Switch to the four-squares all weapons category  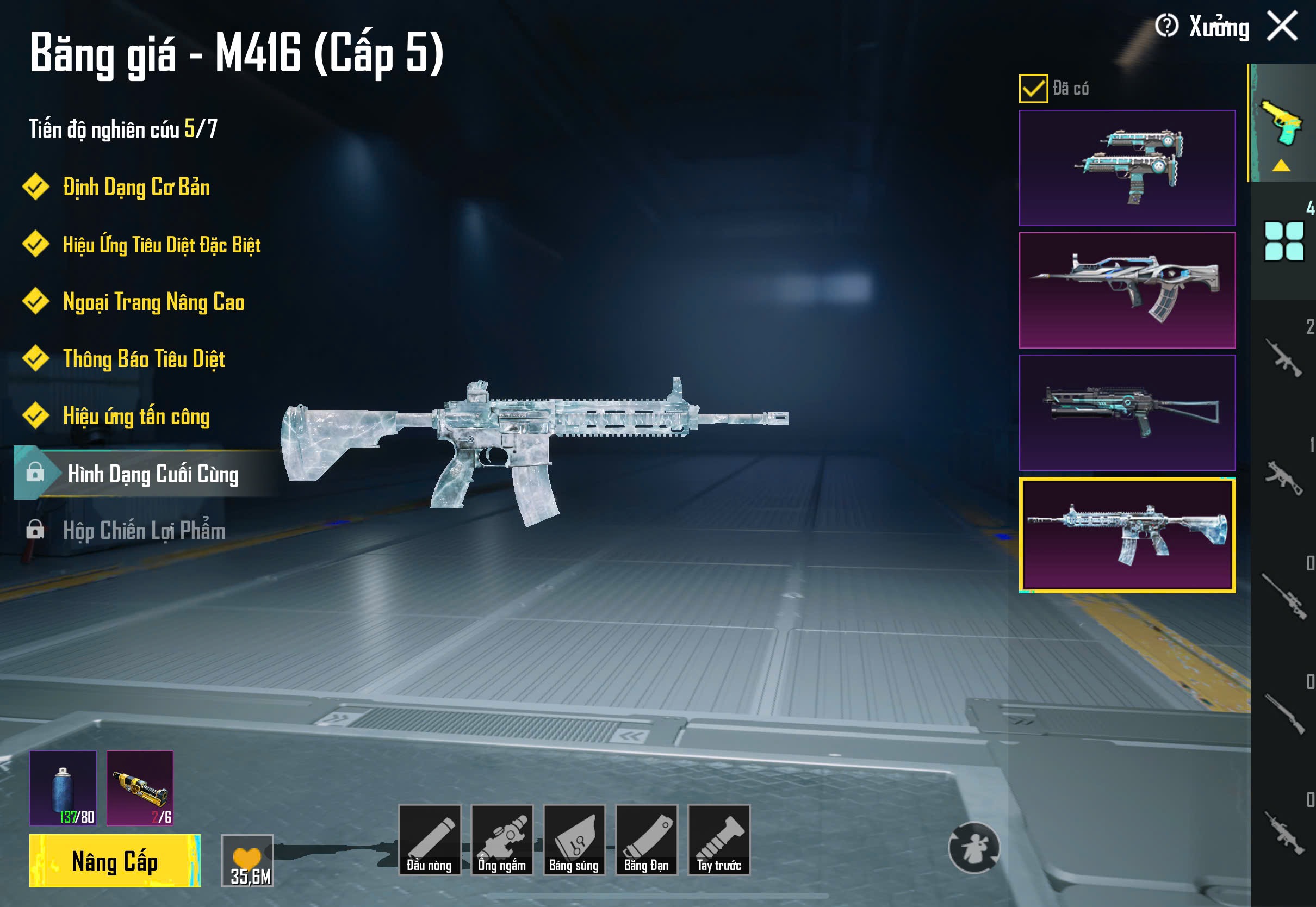1283,241
